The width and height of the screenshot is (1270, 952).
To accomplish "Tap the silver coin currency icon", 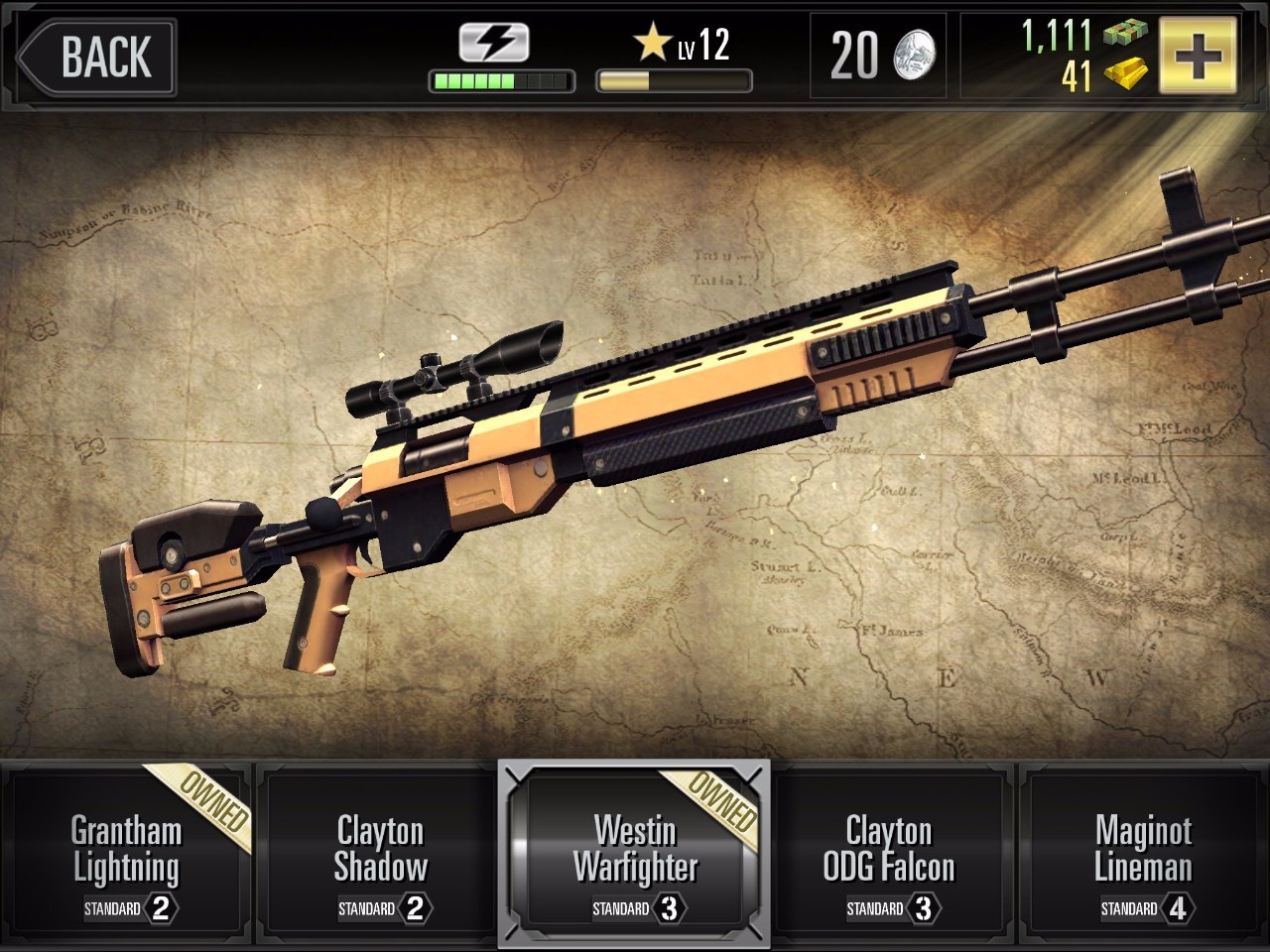I will coord(914,56).
